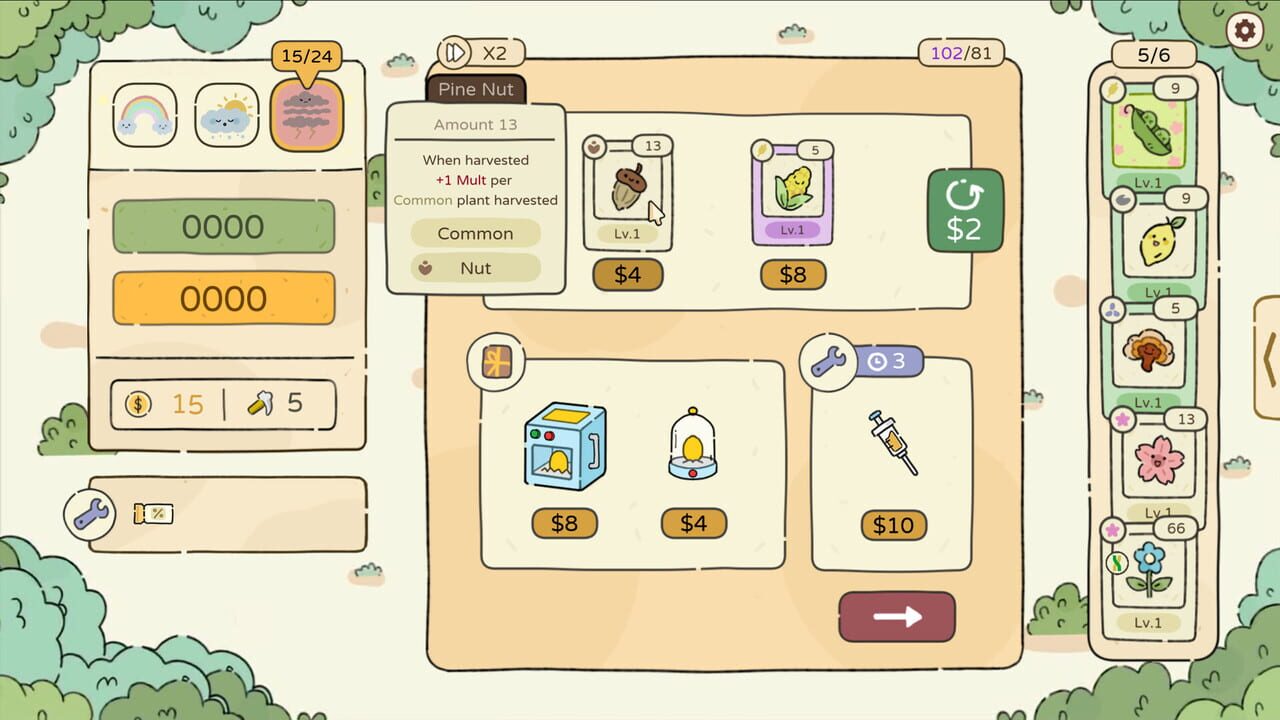The width and height of the screenshot is (1280, 720).
Task: Click the coin icon showing 15 currency
Action: click(137, 403)
